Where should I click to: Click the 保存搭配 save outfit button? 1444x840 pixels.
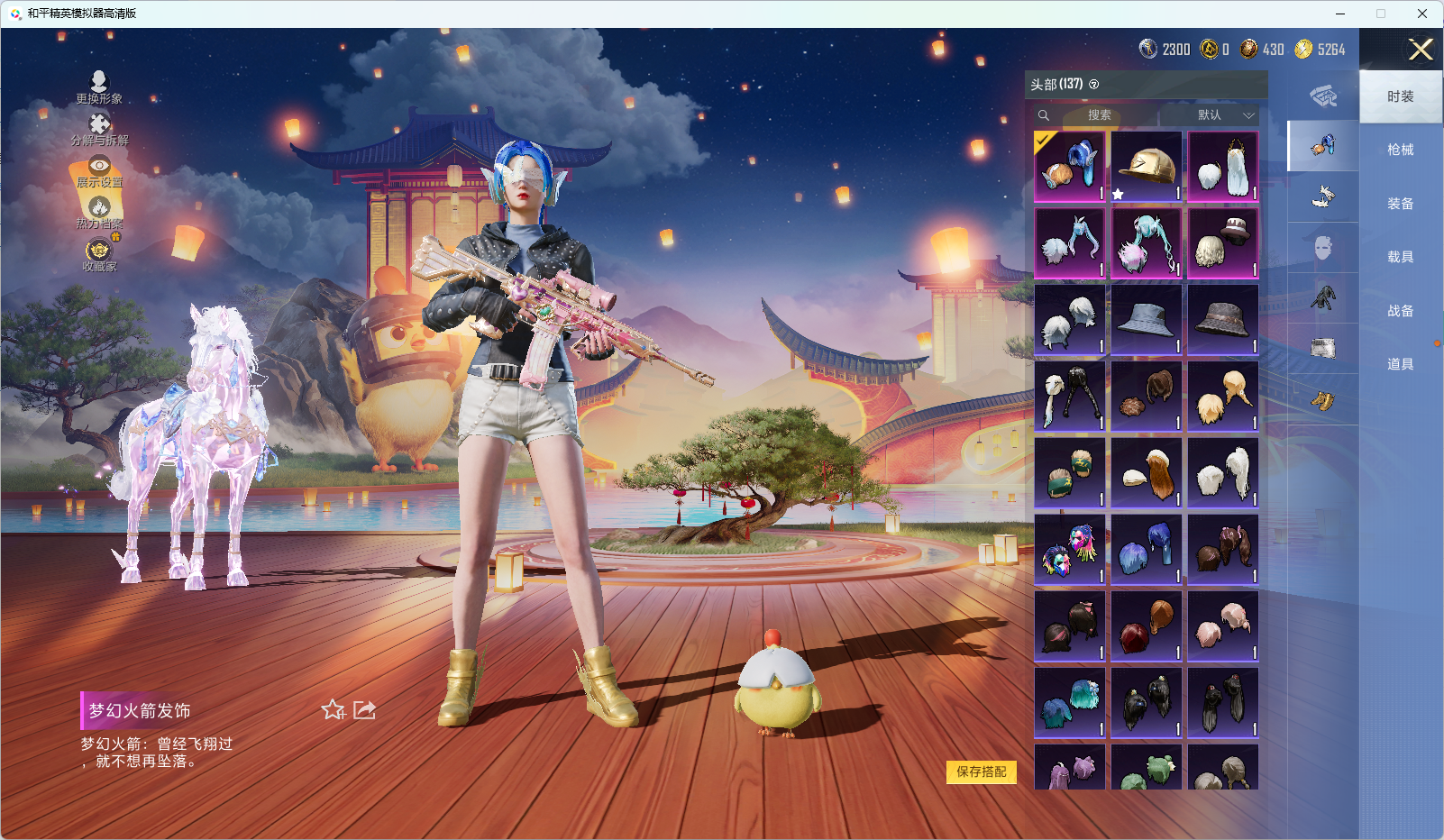[981, 772]
